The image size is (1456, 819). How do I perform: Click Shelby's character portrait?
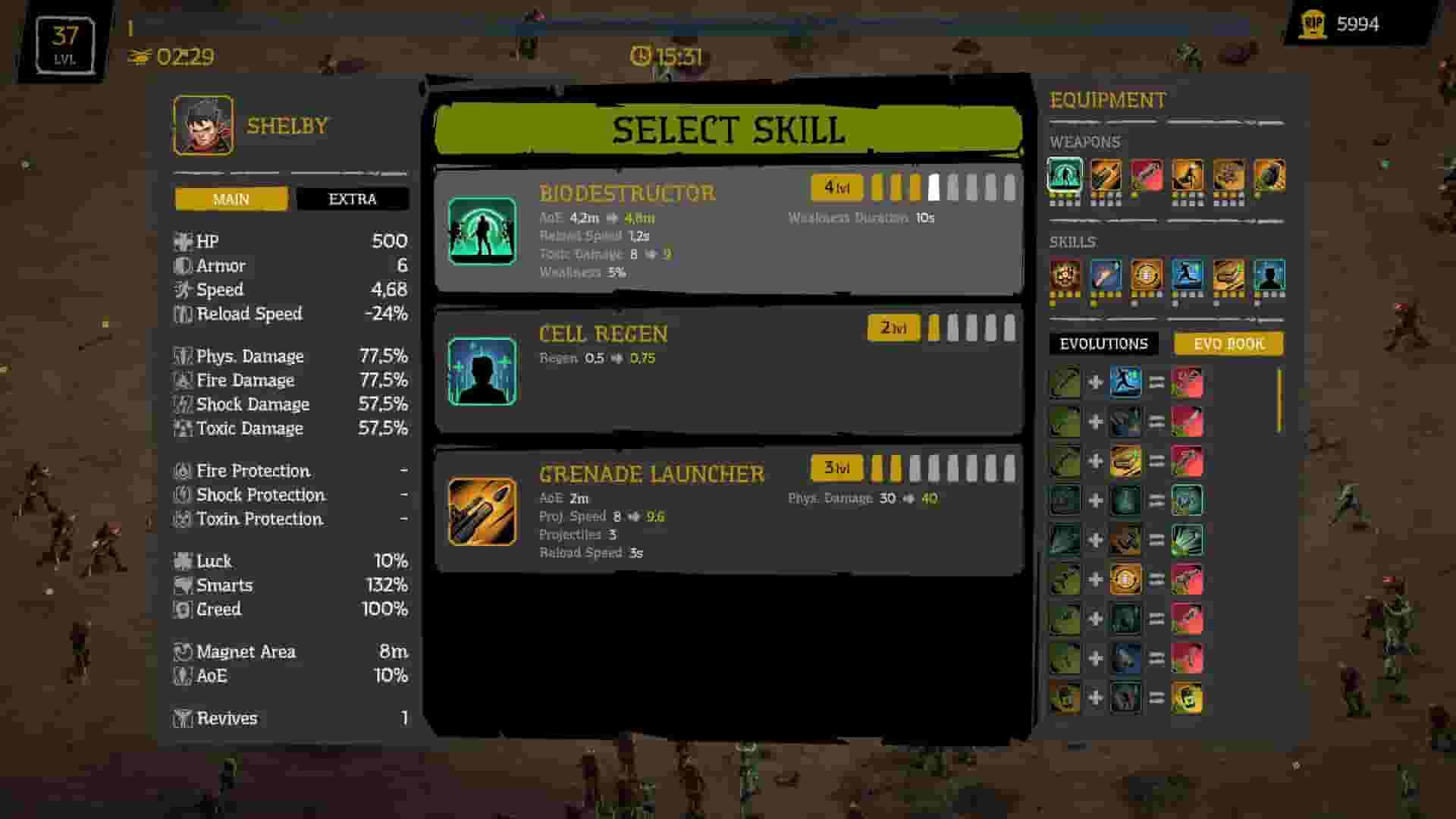coord(202,124)
